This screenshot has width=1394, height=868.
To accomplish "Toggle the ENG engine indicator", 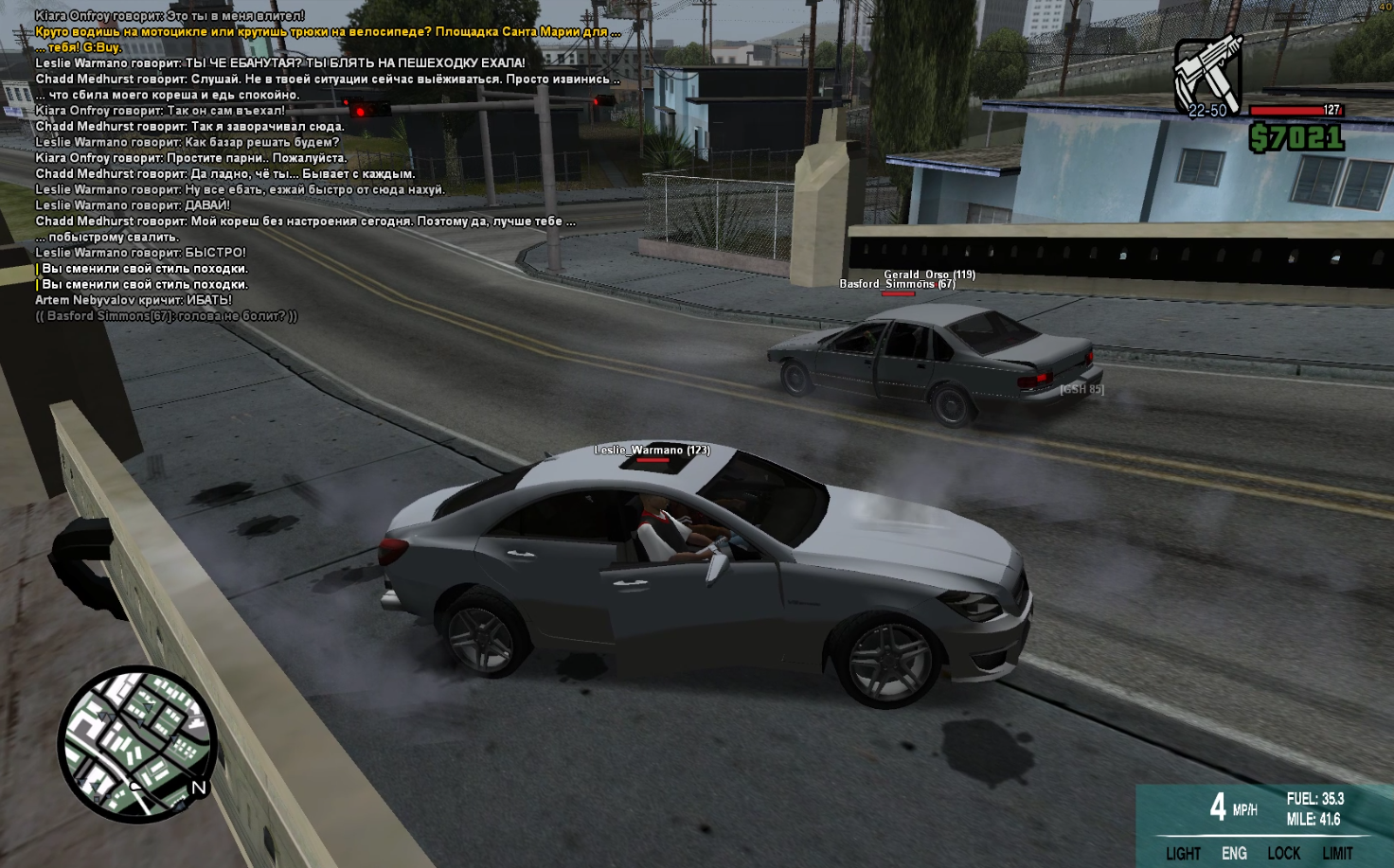I will click(1234, 853).
